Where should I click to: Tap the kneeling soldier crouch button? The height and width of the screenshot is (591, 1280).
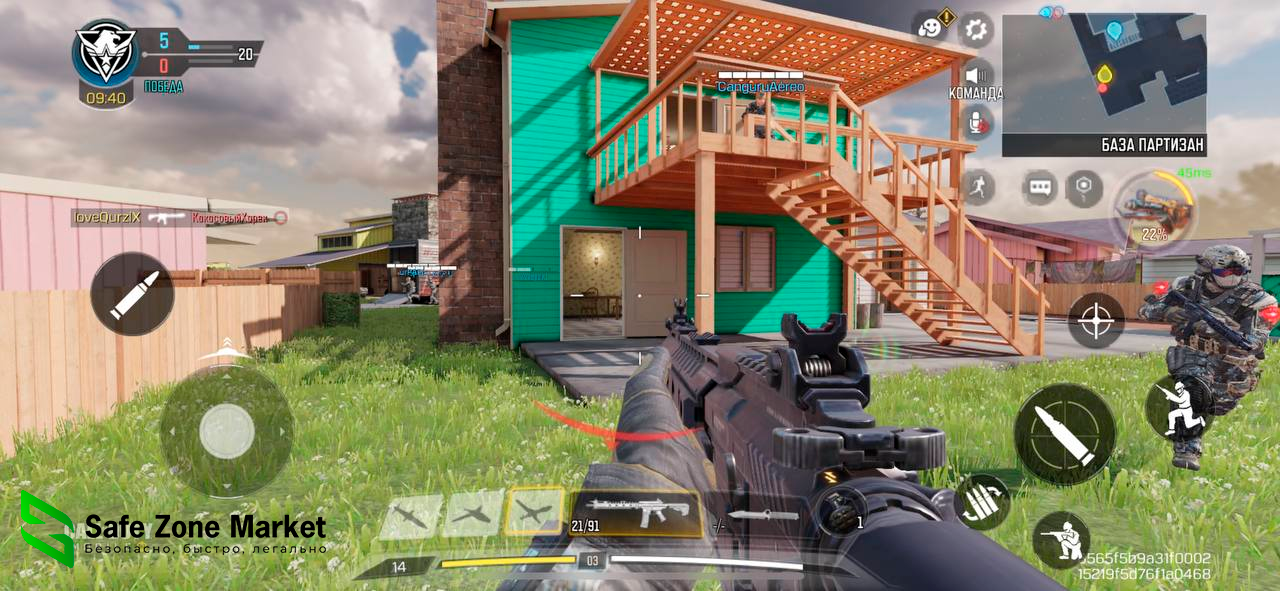tap(1060, 540)
